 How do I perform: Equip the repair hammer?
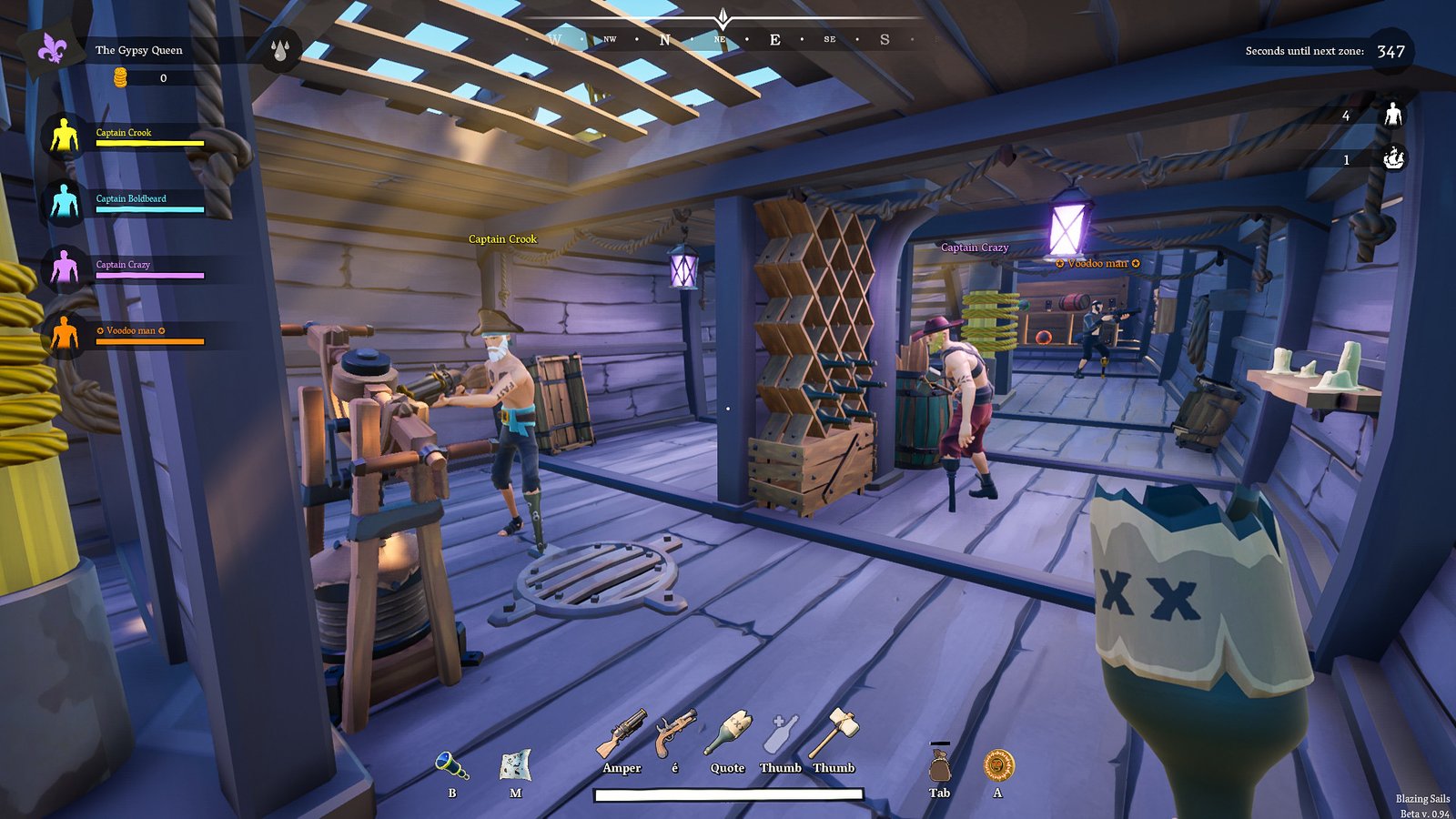point(834,733)
